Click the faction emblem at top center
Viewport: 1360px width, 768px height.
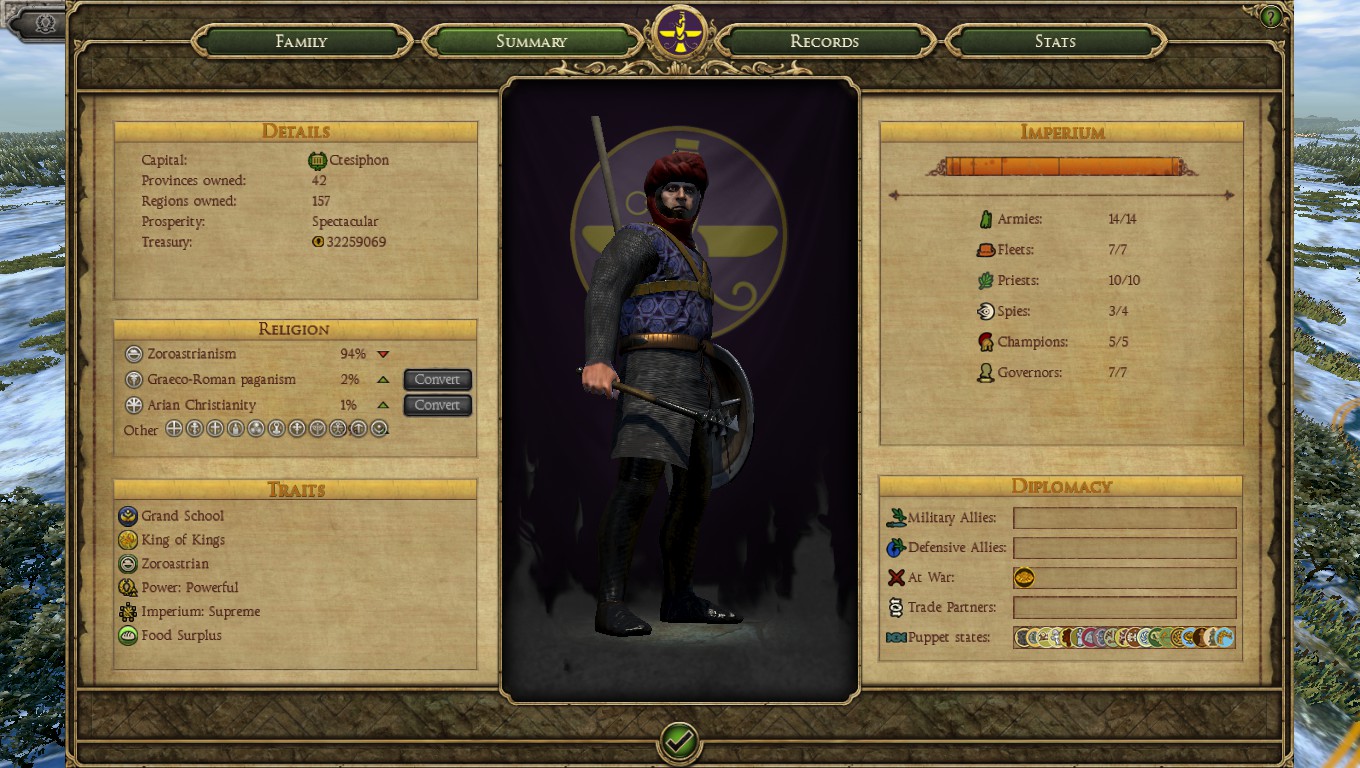[680, 34]
